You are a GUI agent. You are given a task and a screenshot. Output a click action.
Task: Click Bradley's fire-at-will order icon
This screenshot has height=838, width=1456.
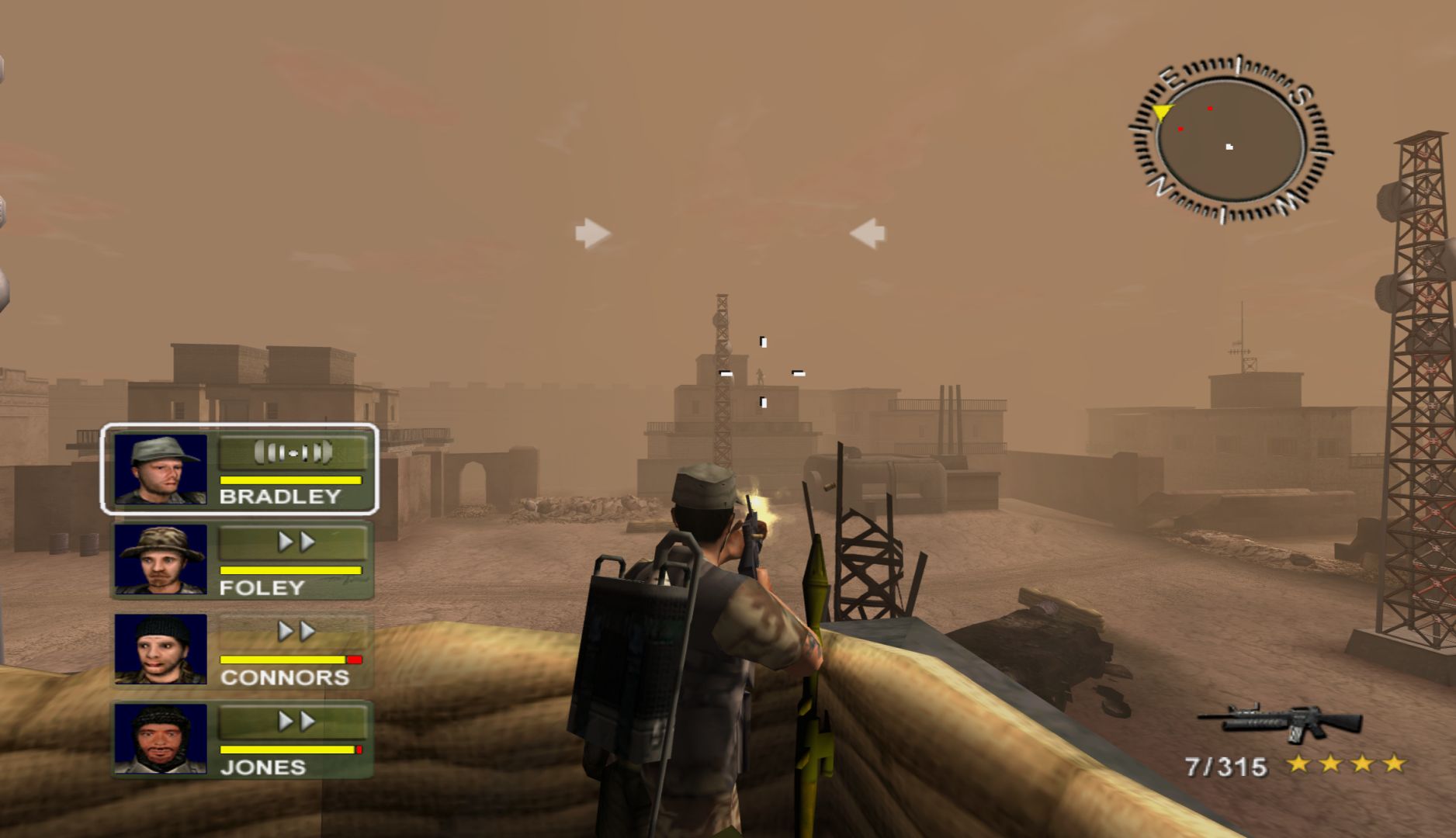293,452
